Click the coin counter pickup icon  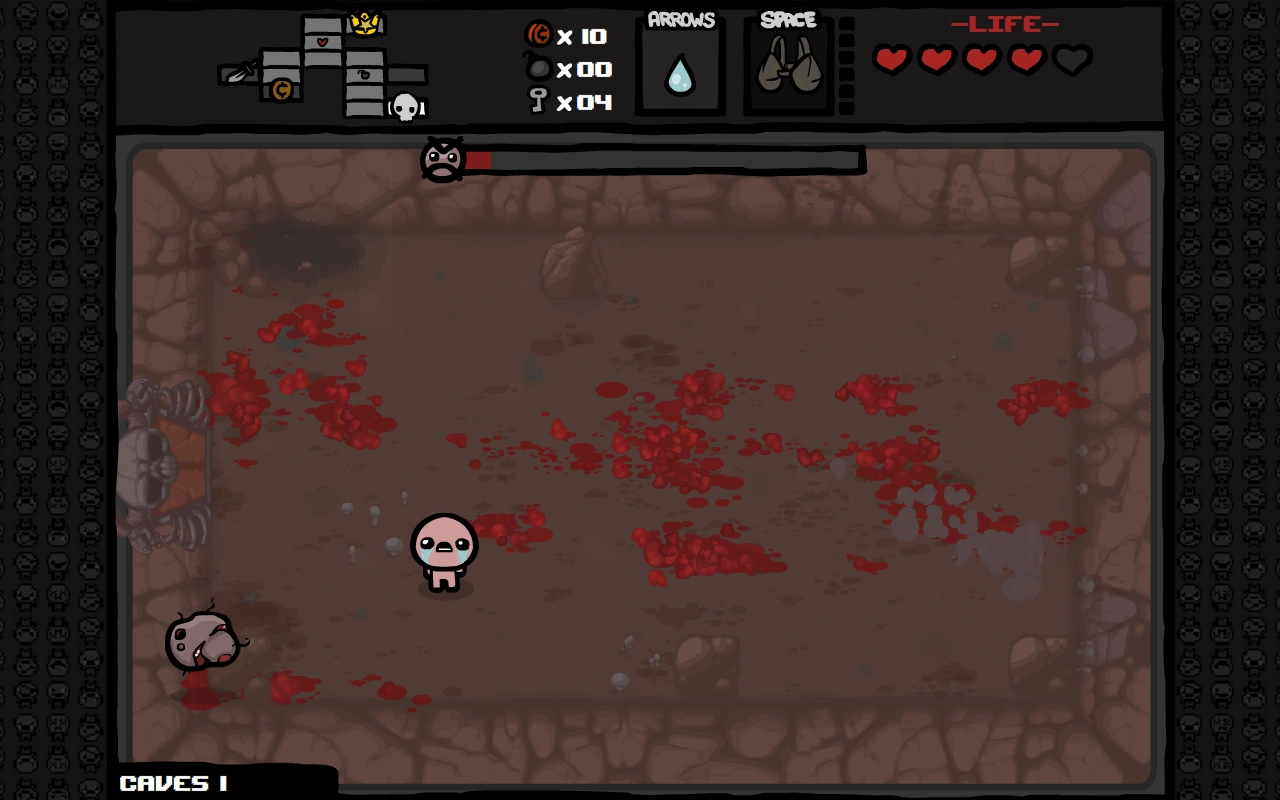click(x=537, y=35)
